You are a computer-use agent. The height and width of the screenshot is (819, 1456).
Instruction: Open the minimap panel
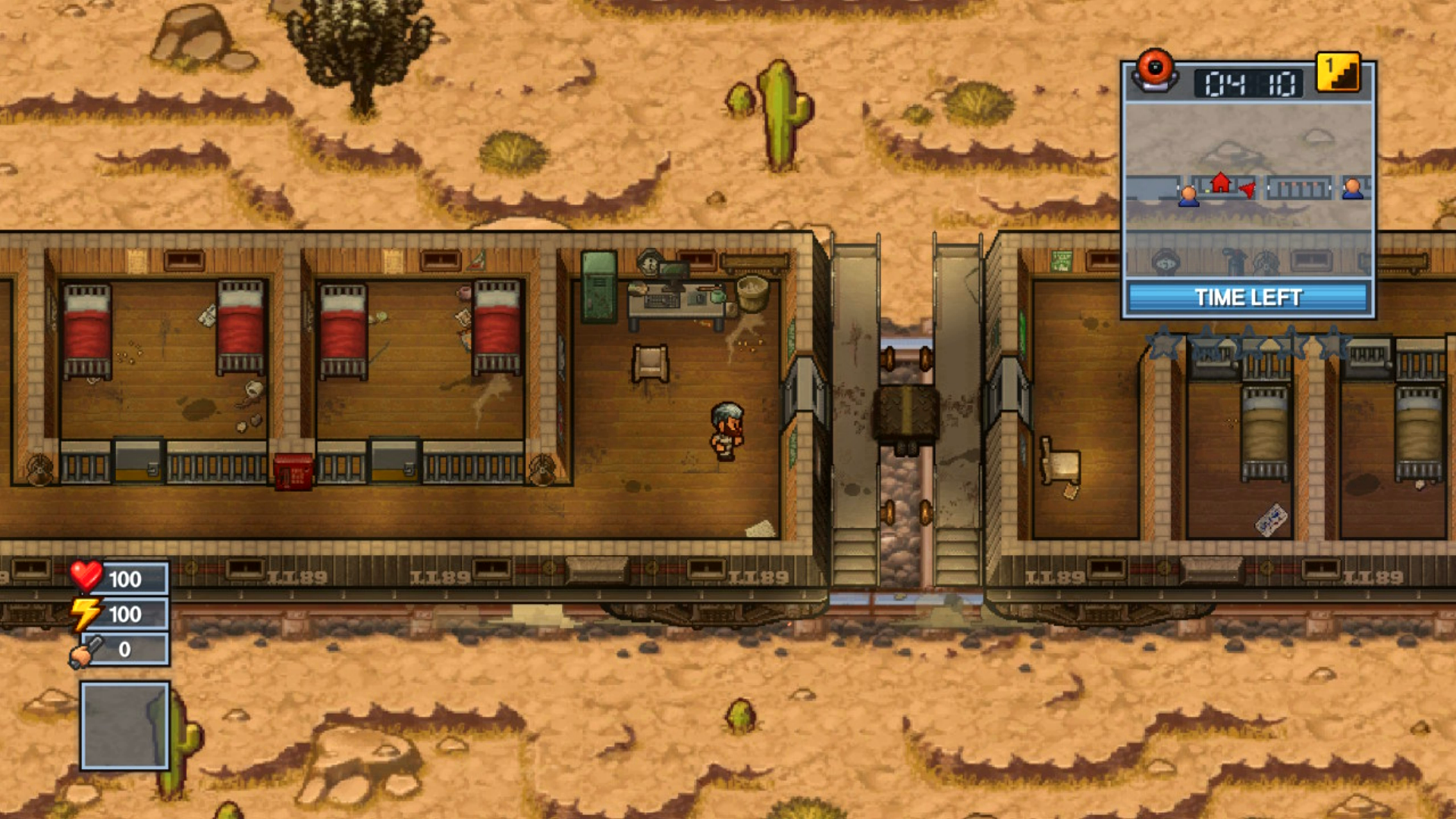coord(1248,190)
